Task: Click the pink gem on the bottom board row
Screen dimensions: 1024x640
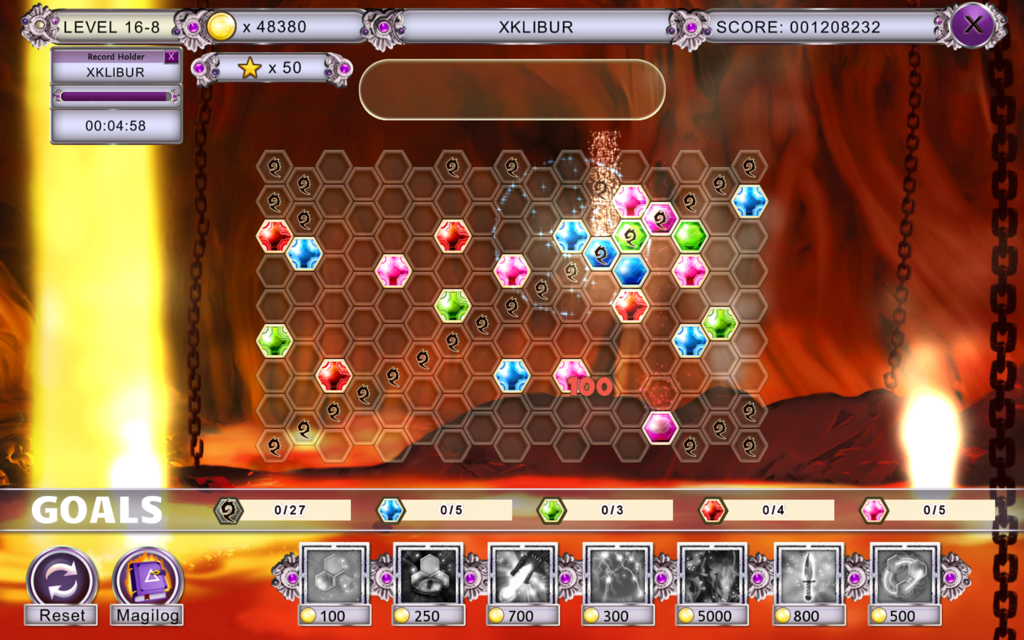Action: 660,426
